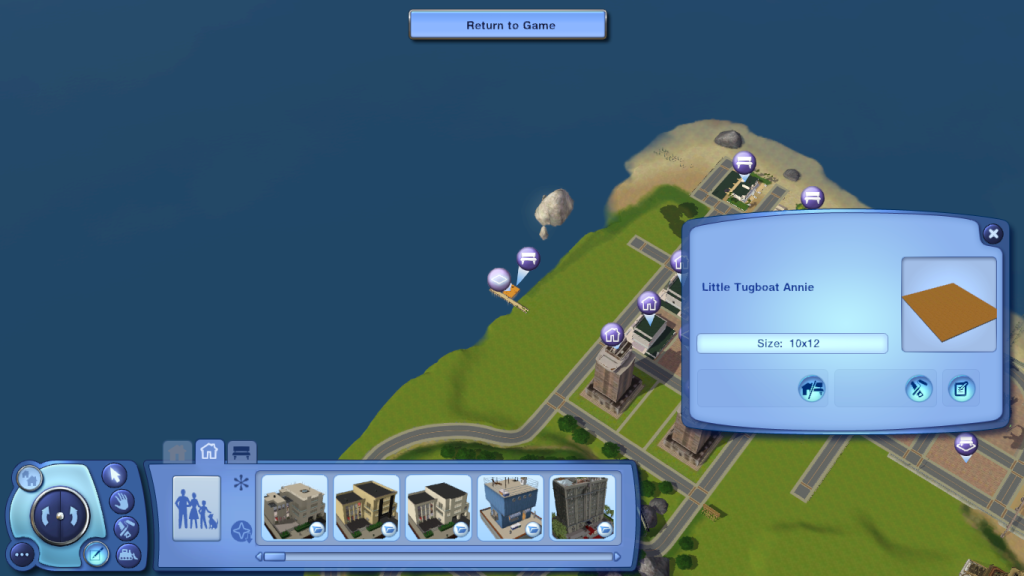Viewport: 1024px width, 576px height.
Task: Change the lot type with the house/bench button
Action: point(812,389)
